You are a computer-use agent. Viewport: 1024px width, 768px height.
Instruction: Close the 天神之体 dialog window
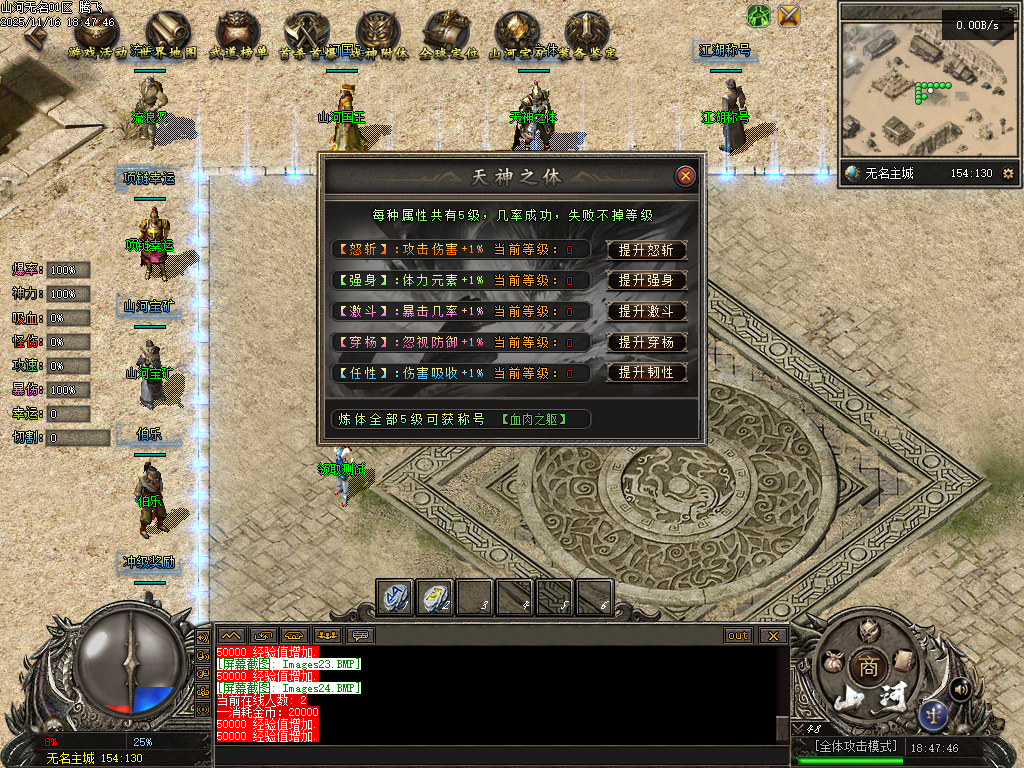pyautogui.click(x=685, y=176)
